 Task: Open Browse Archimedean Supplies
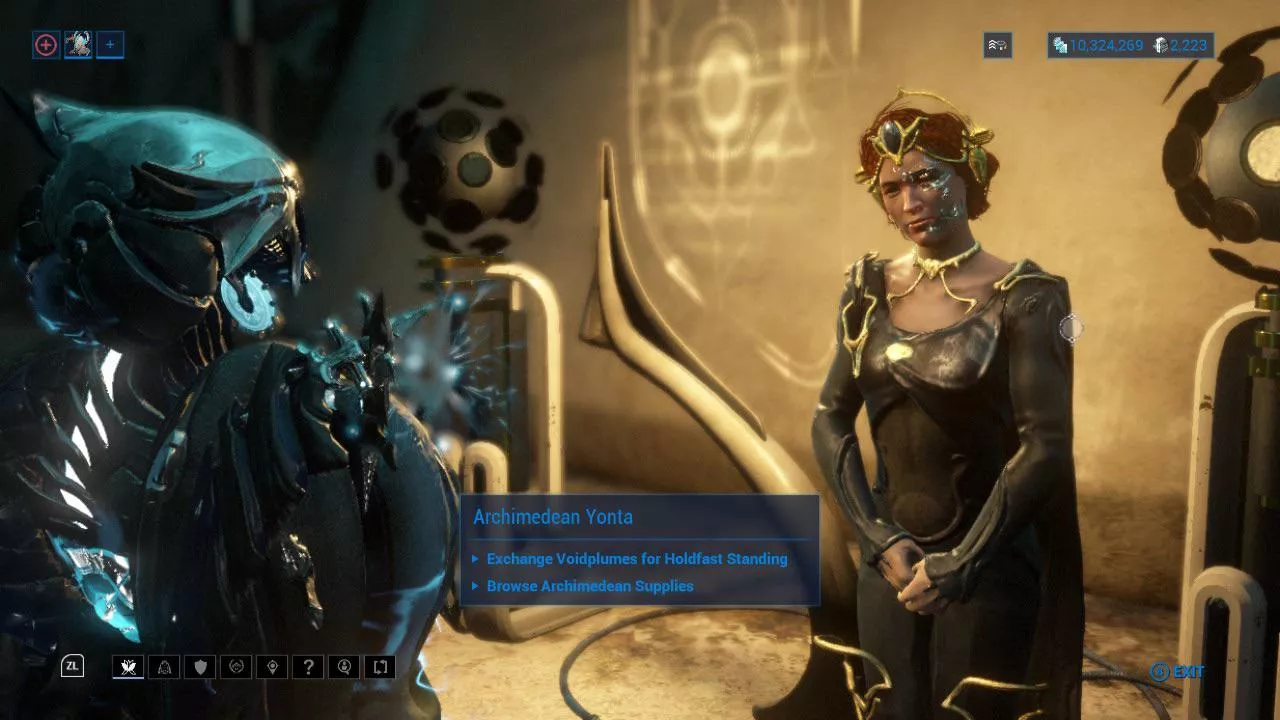click(x=590, y=586)
